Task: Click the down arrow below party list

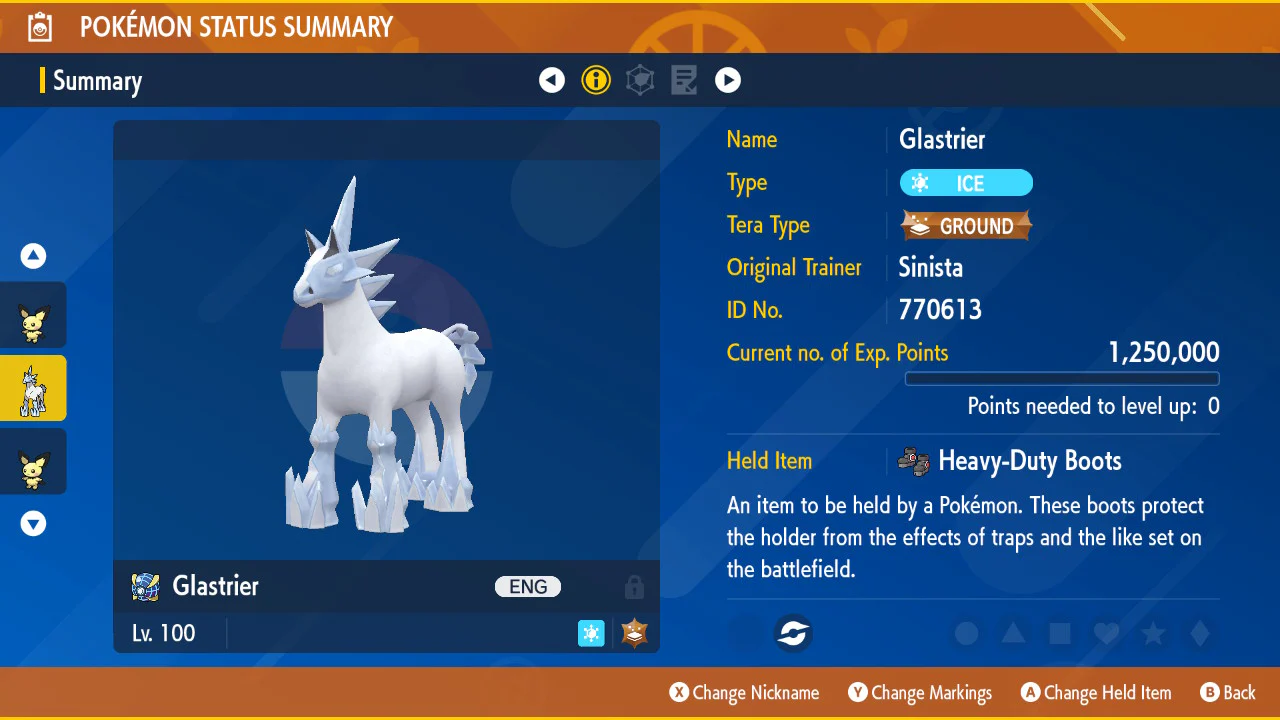Action: point(34,523)
